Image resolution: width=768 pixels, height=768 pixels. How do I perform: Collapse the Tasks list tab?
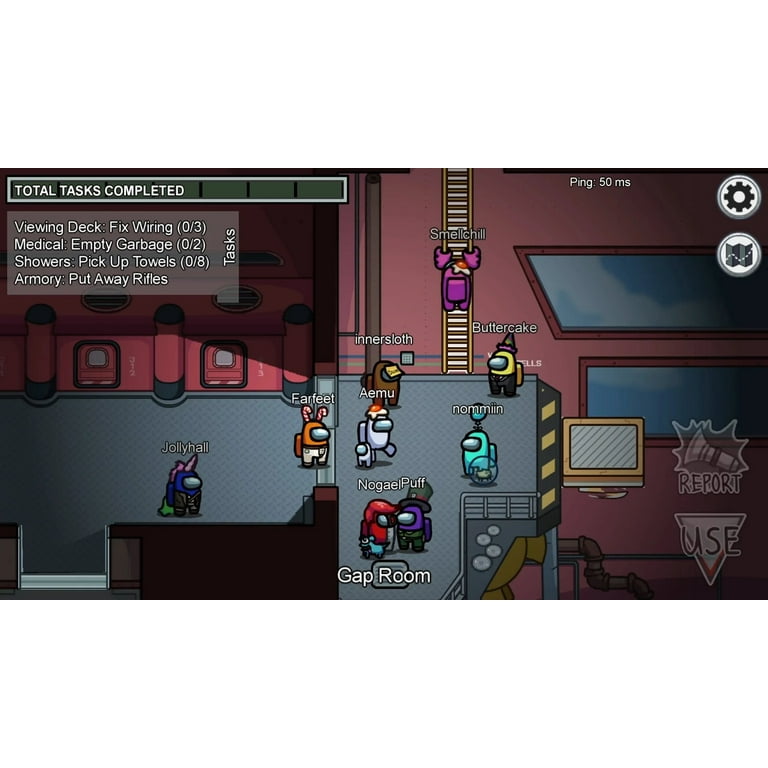[229, 247]
